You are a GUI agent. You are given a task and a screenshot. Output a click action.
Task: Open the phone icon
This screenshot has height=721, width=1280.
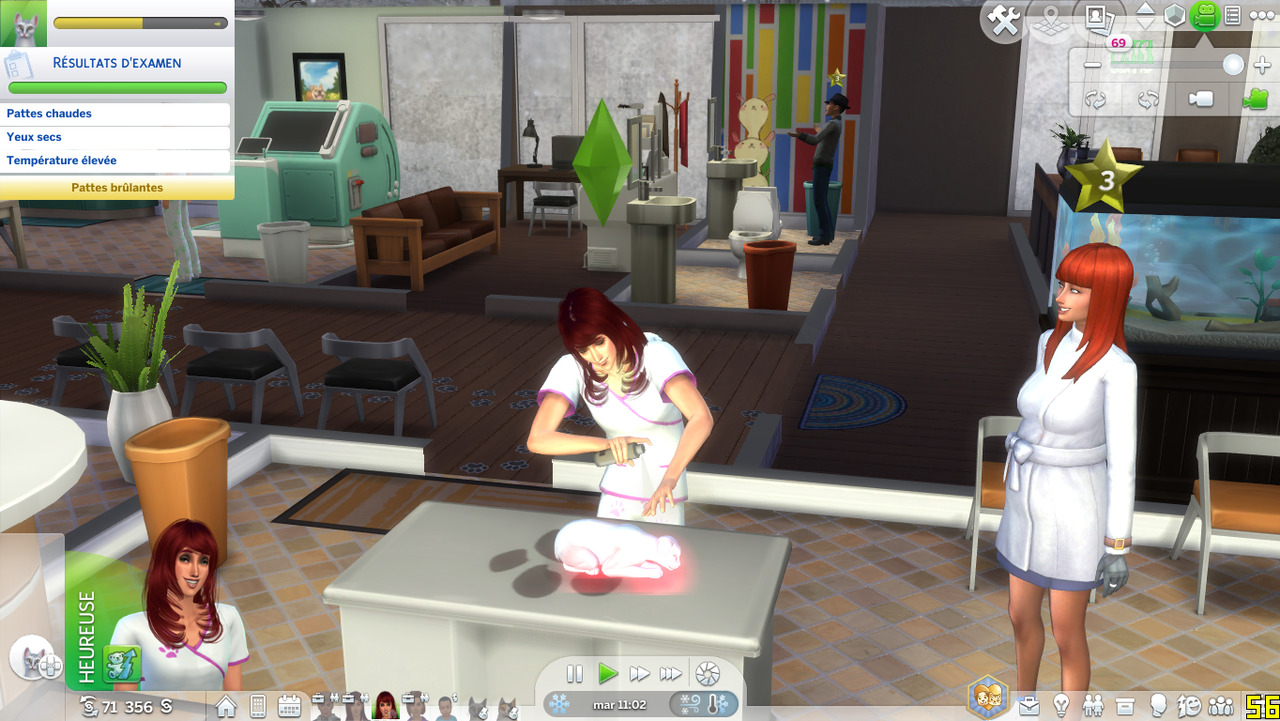[x=257, y=706]
